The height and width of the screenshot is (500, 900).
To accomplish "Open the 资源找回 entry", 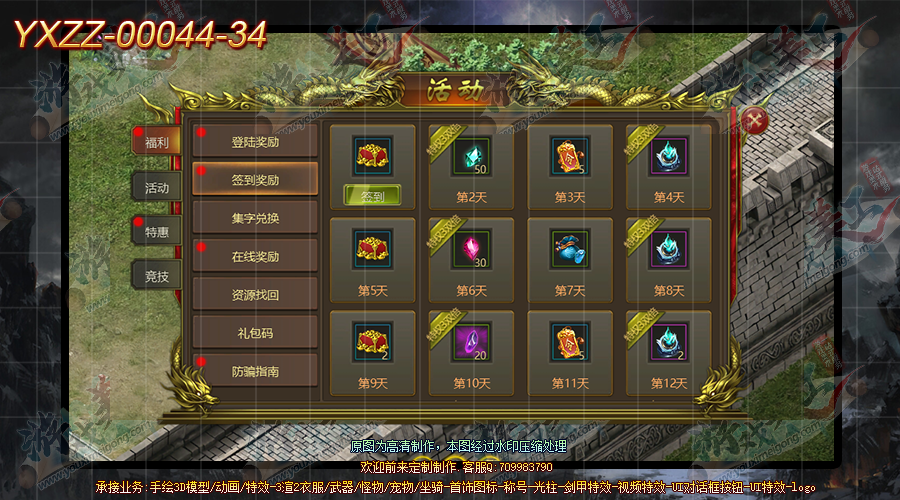I will [x=255, y=294].
